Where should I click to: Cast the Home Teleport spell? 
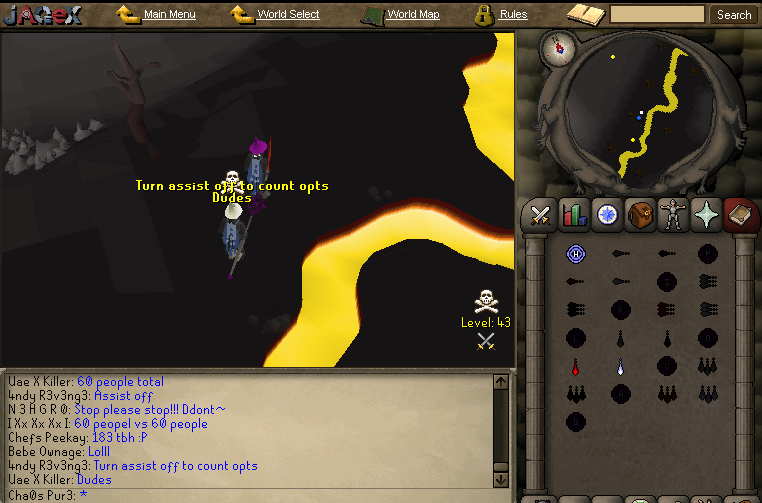575,254
